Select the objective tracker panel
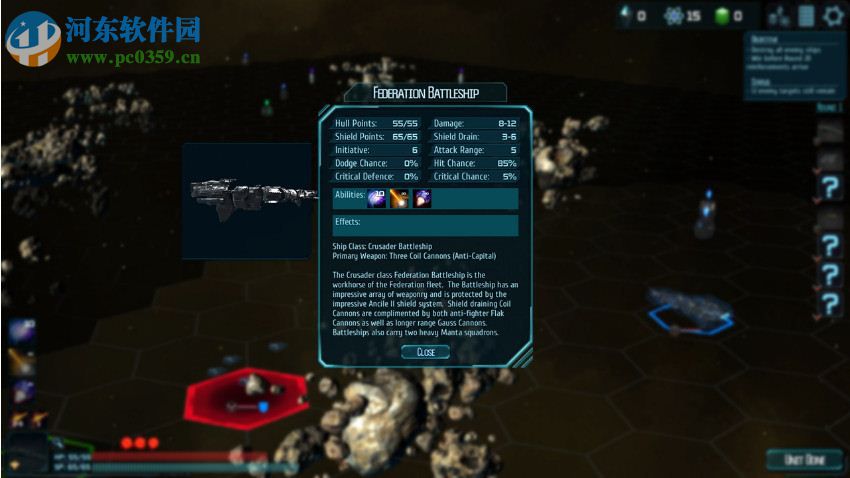Viewport: 850px width, 478px height. point(795,66)
